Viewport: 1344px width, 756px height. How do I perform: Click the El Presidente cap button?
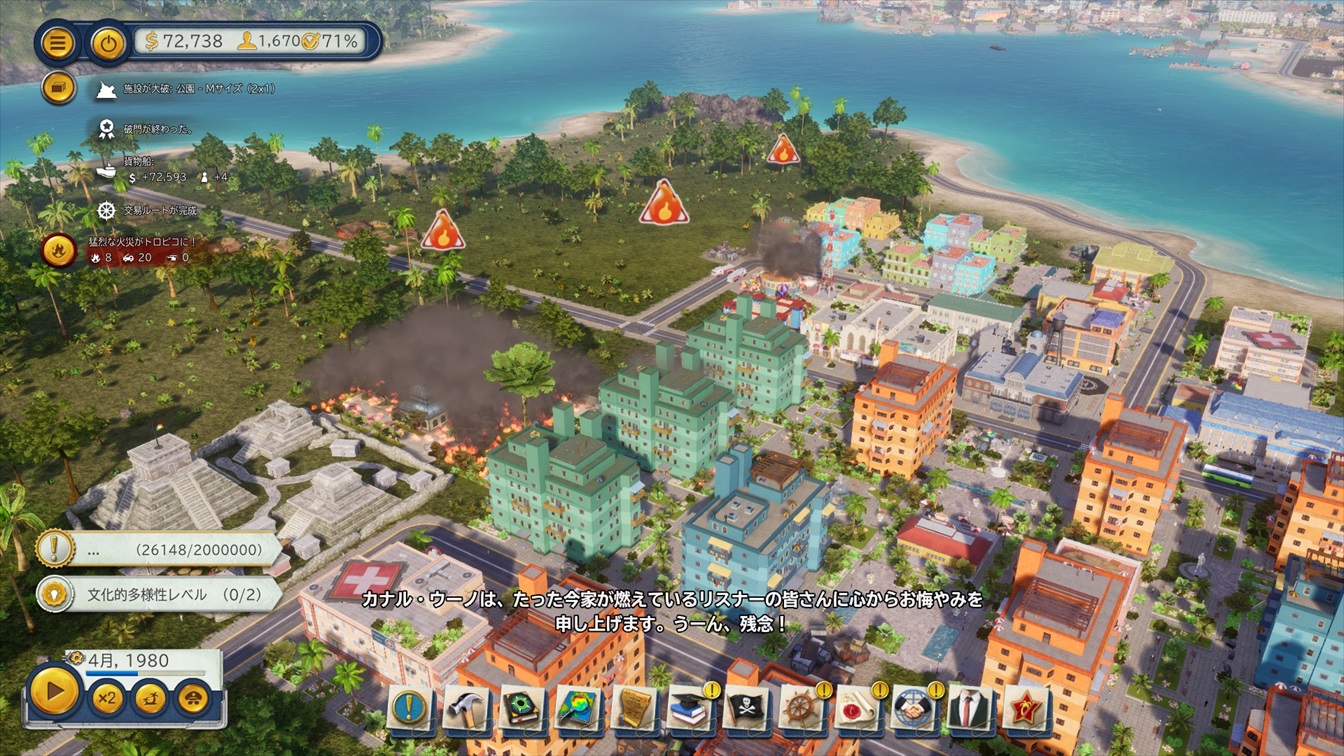(x=193, y=697)
